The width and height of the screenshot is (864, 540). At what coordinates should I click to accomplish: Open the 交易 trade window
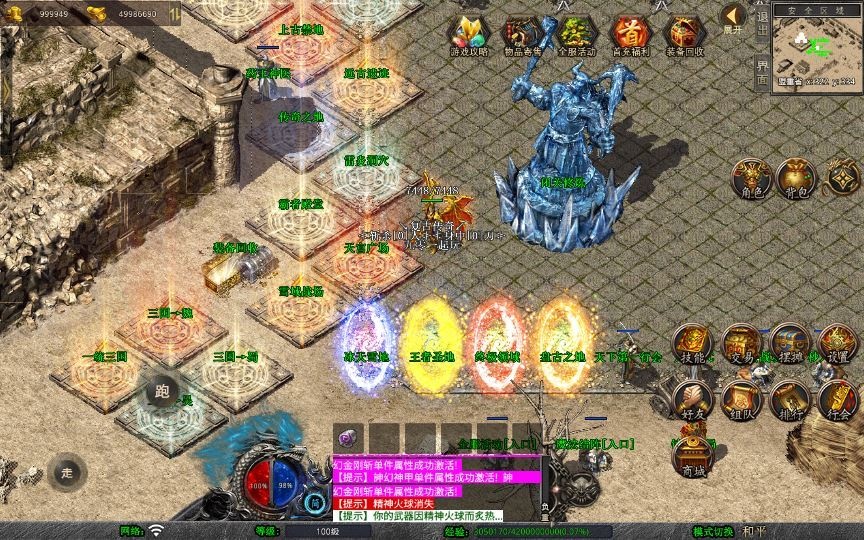[x=741, y=344]
